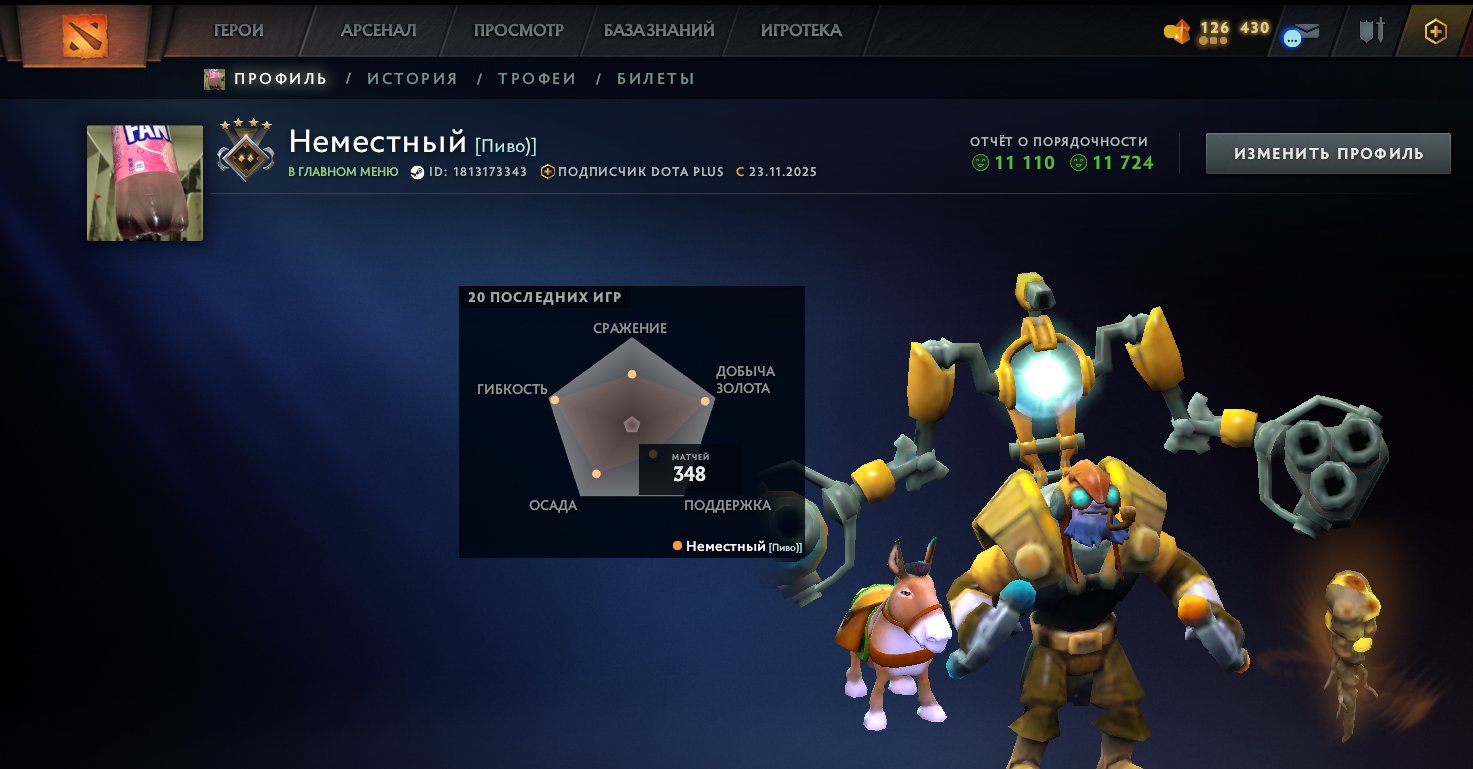Open the ГЕРОИ menu
This screenshot has width=1473, height=769.
click(x=238, y=30)
